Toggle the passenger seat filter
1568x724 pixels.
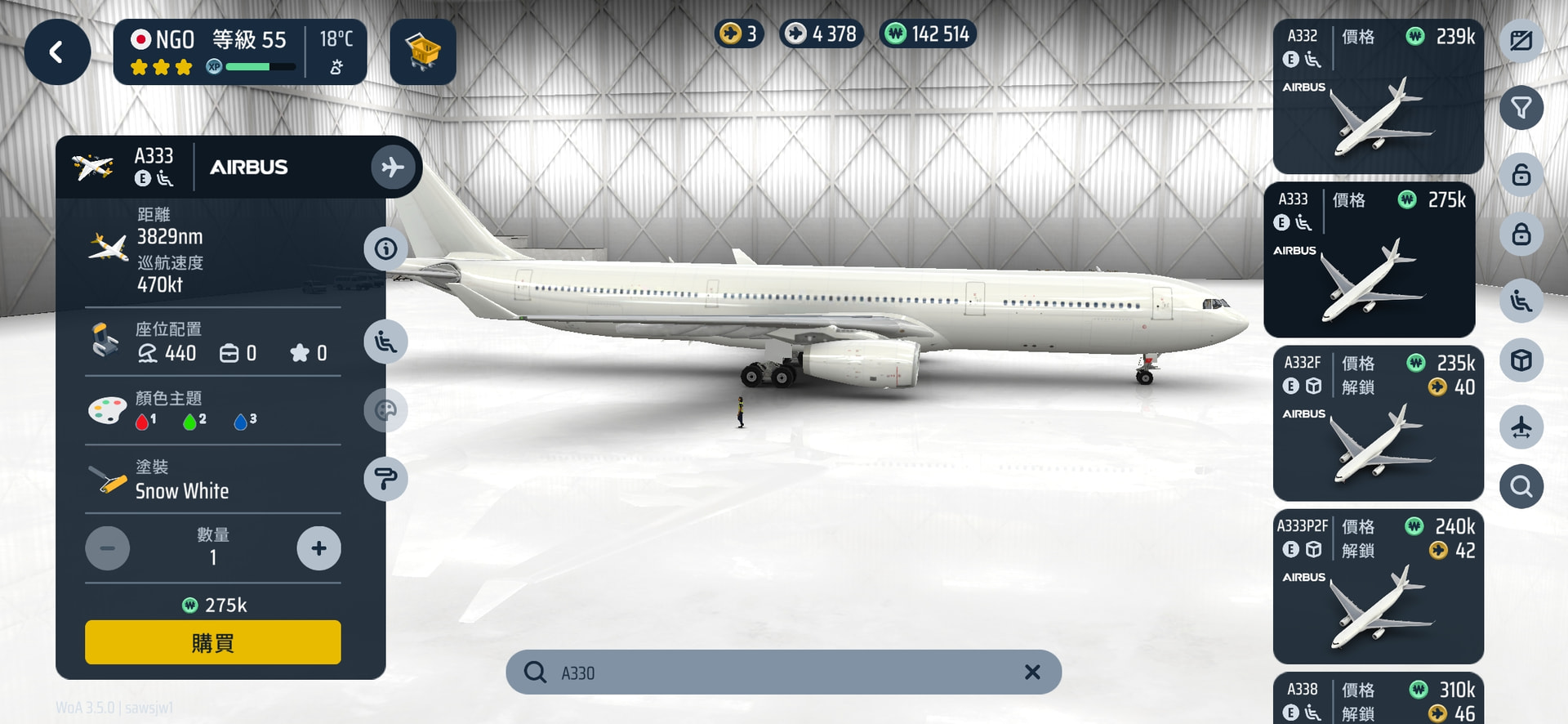click(1521, 301)
